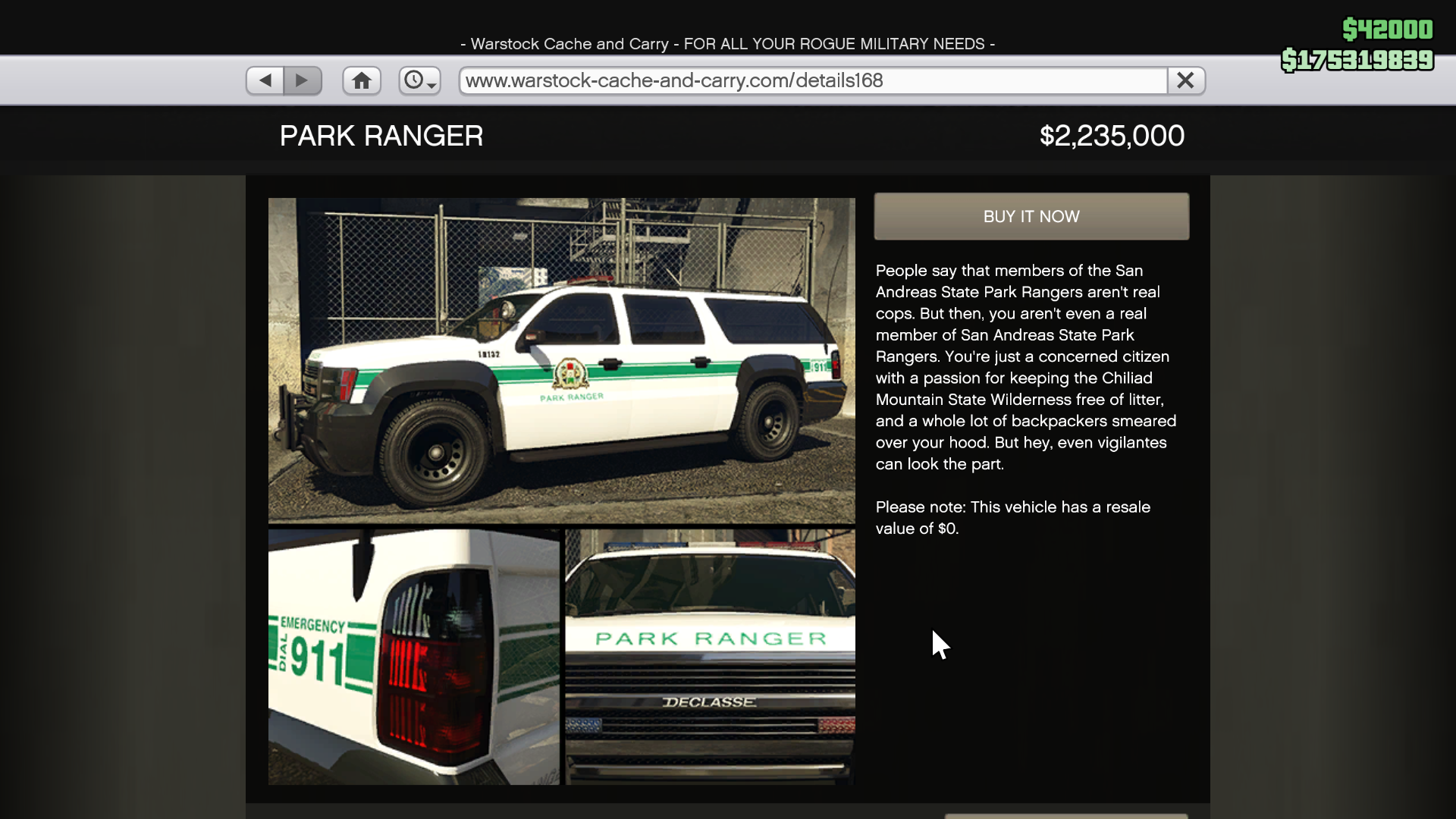Screen dimensions: 1456x819
Task: Open the browser home page with the house icon
Action: coord(362,80)
